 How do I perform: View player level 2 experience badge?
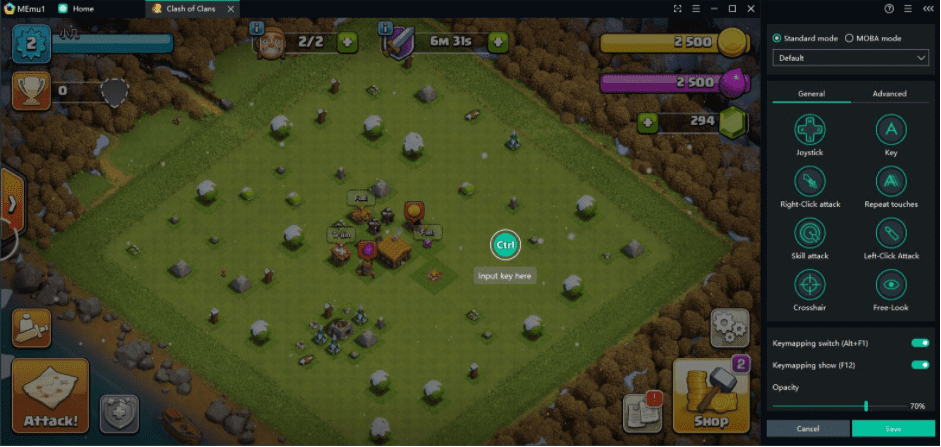(30, 43)
